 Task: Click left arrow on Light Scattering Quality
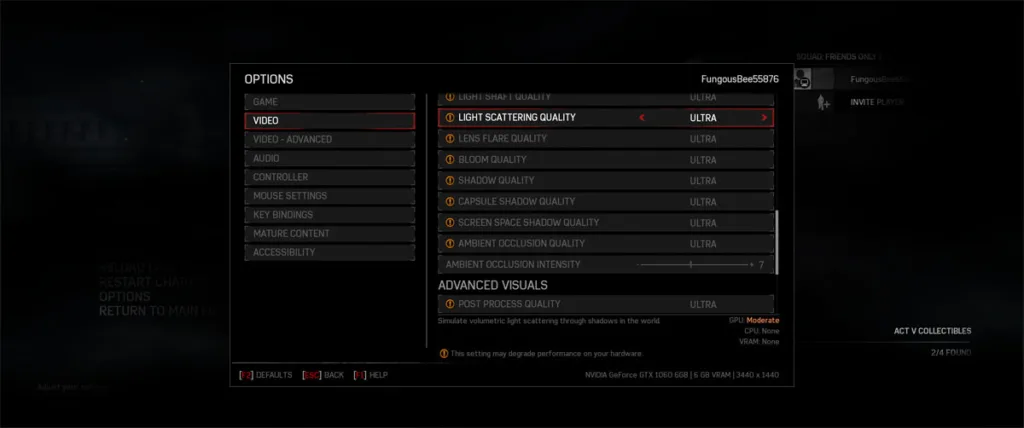coord(642,118)
